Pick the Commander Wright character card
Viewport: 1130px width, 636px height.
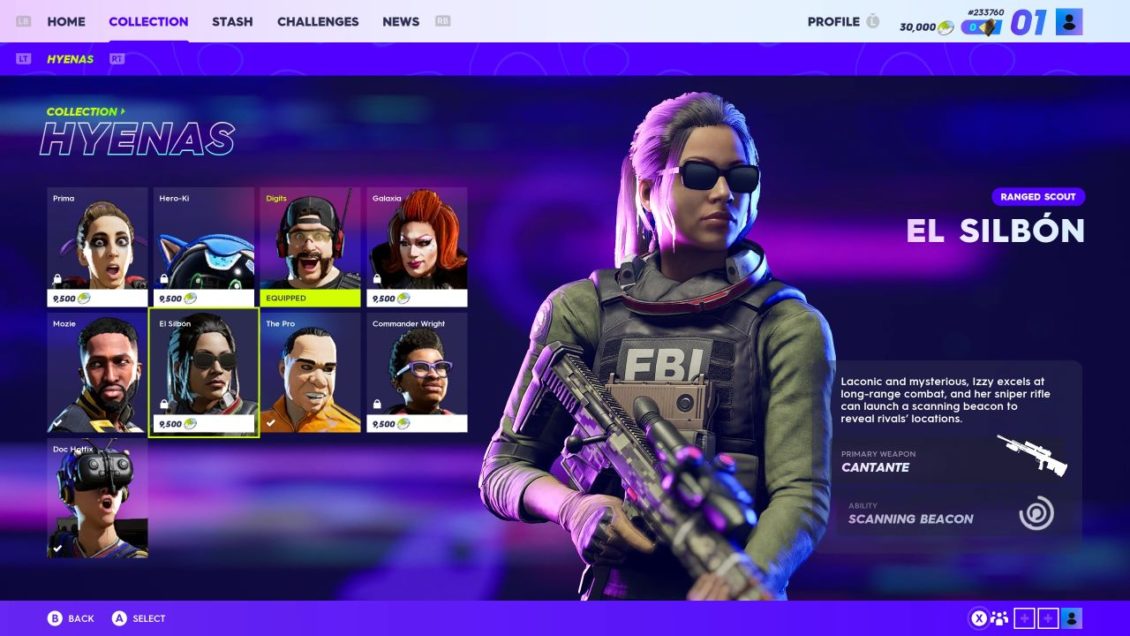417,373
